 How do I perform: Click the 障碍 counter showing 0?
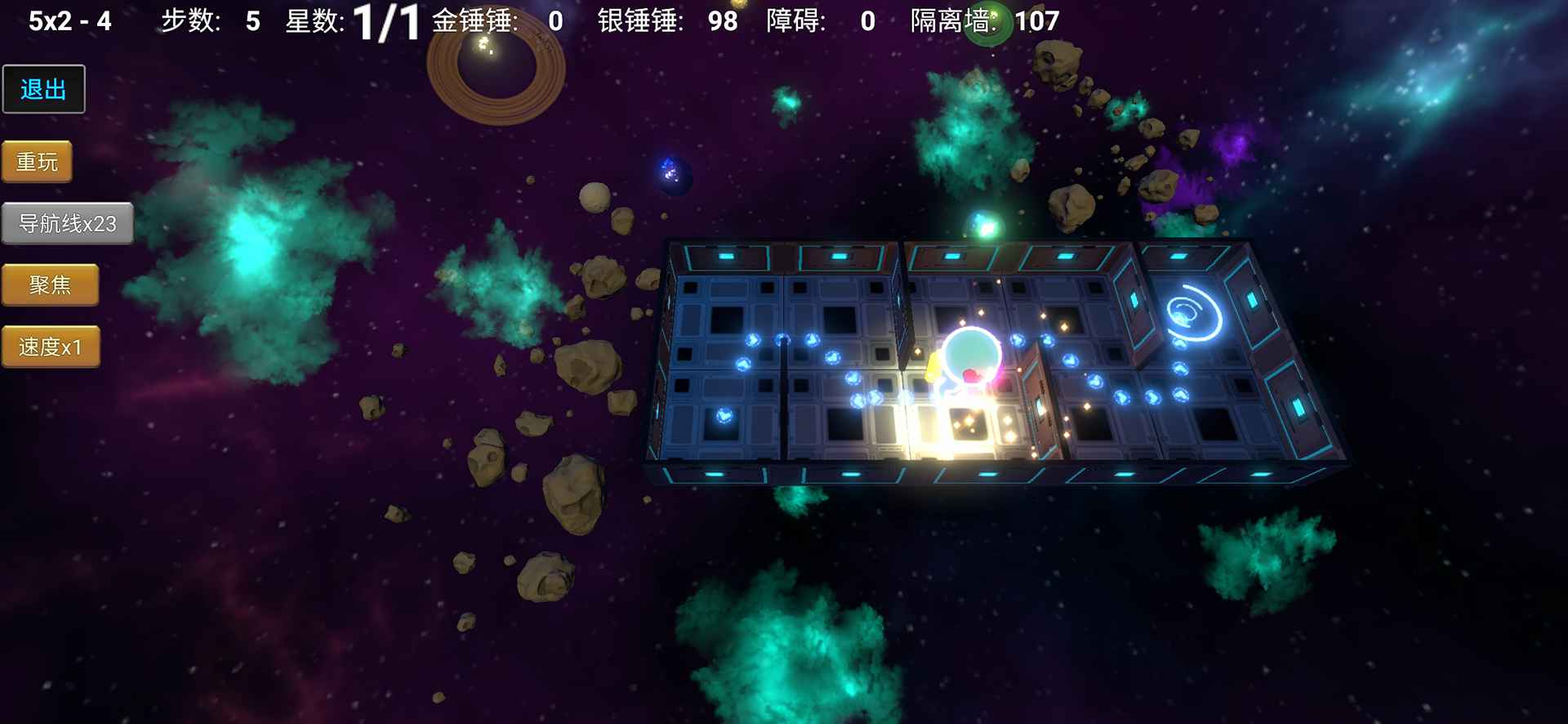(817, 21)
